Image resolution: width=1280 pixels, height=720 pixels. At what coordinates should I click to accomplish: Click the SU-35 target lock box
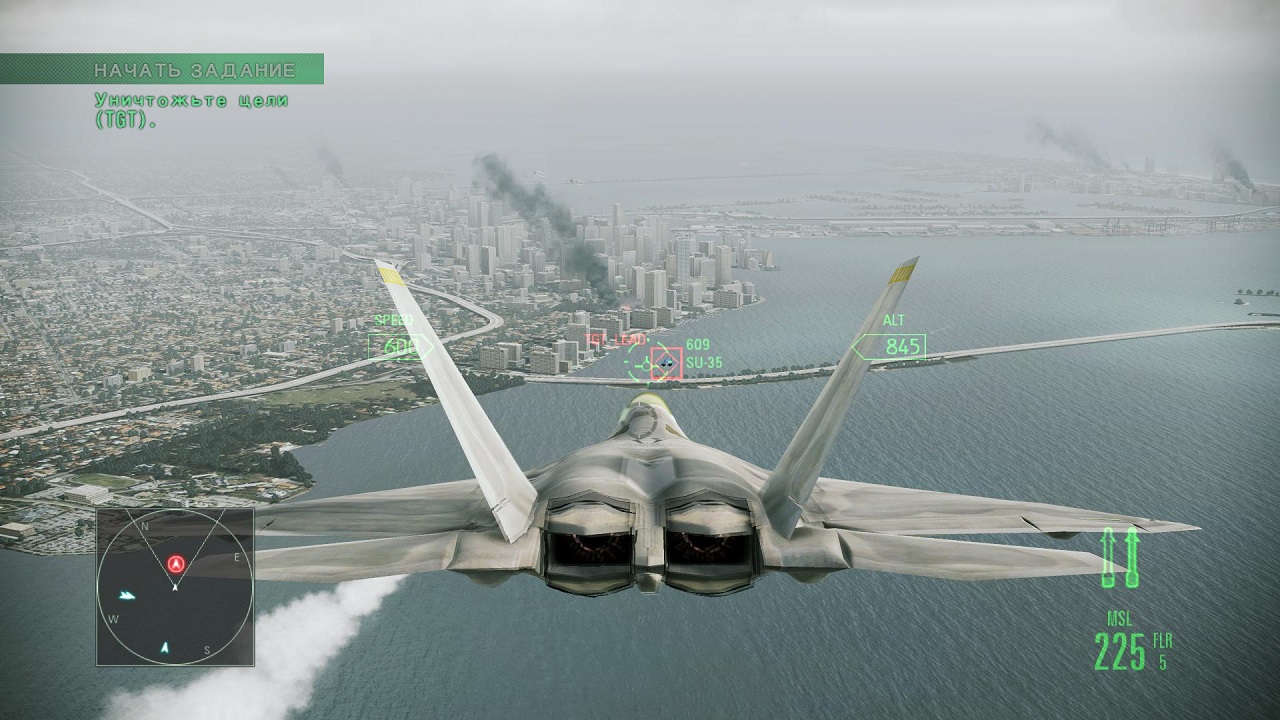(667, 363)
